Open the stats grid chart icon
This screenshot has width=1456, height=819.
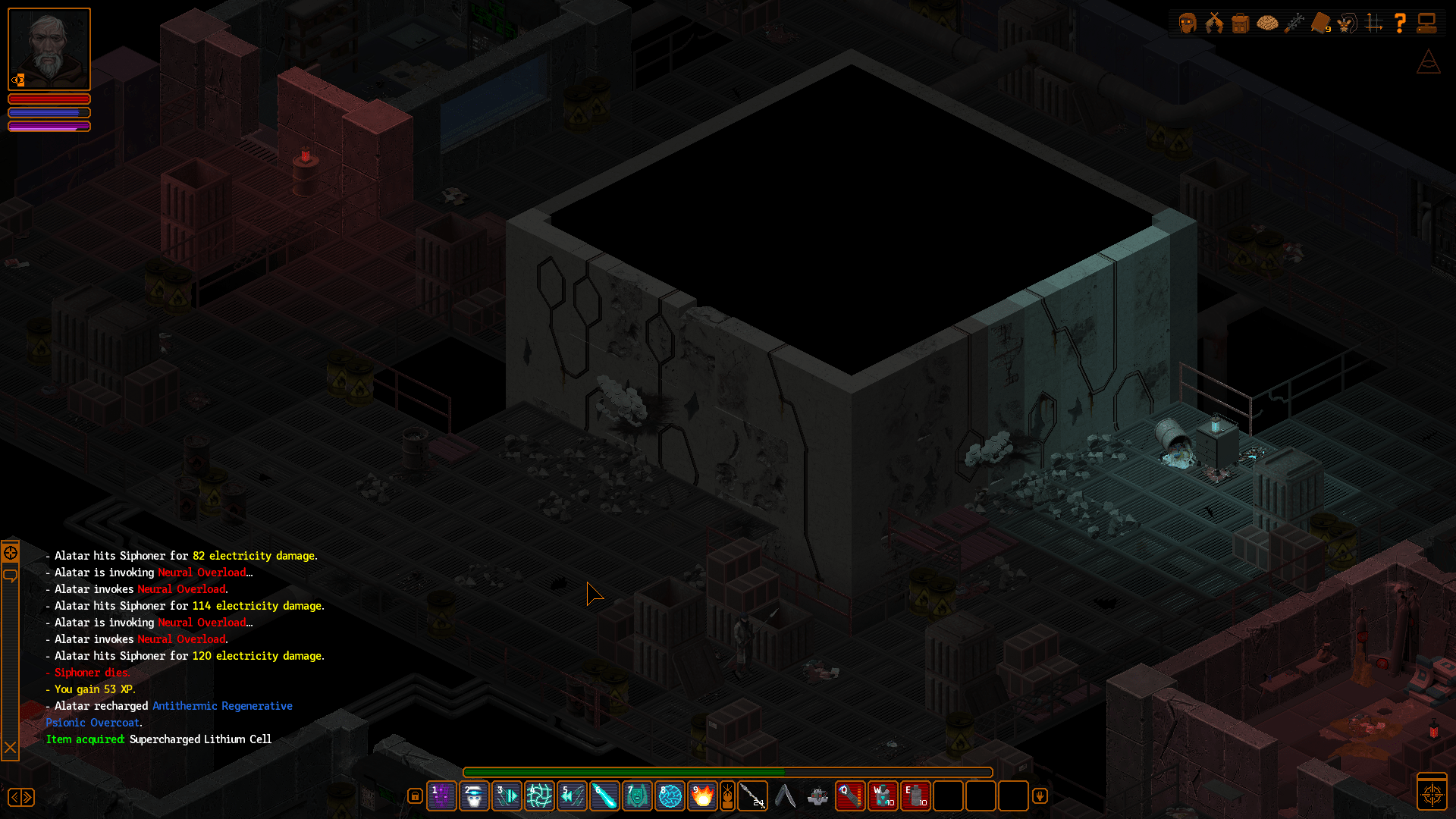pos(1376,23)
